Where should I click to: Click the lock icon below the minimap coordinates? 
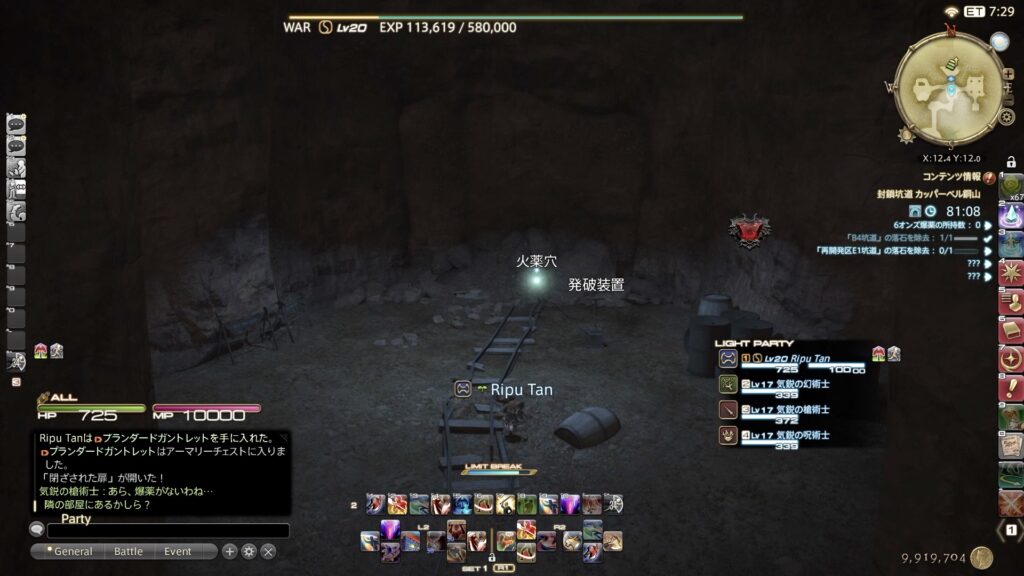click(1011, 162)
